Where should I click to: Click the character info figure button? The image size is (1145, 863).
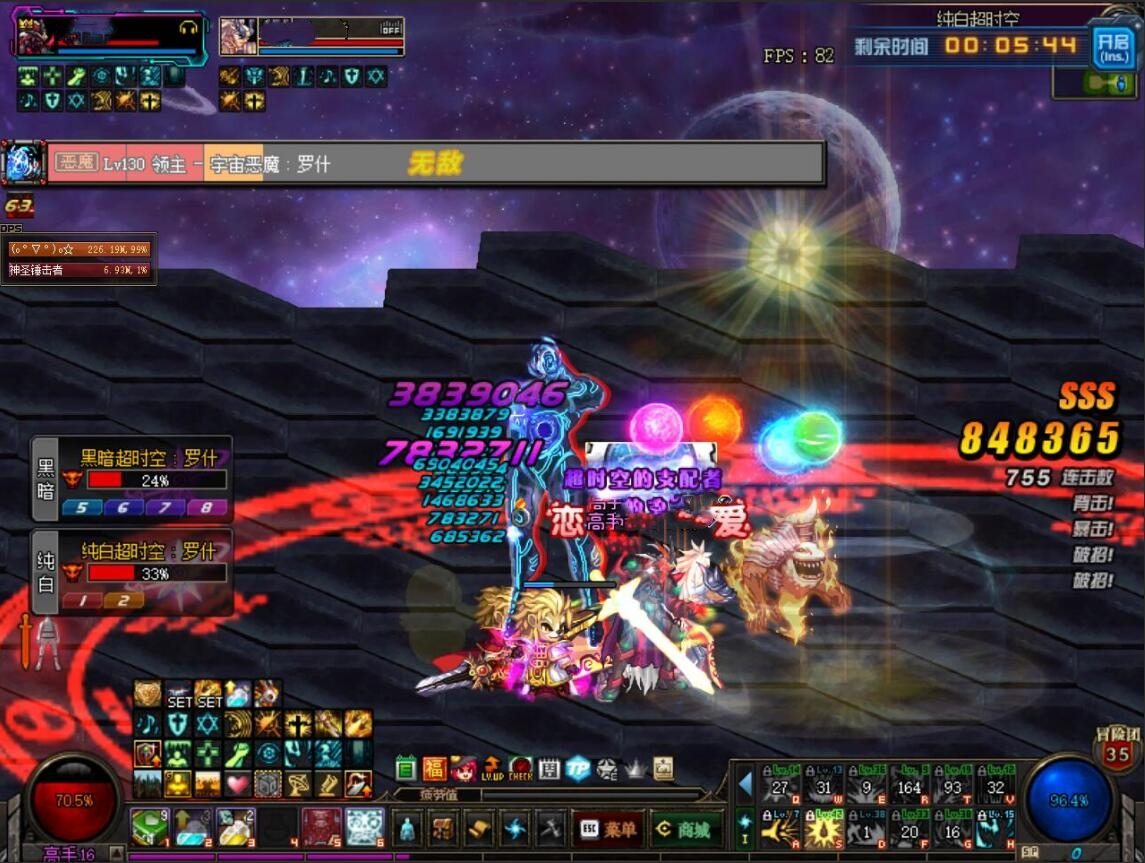pos(407,829)
